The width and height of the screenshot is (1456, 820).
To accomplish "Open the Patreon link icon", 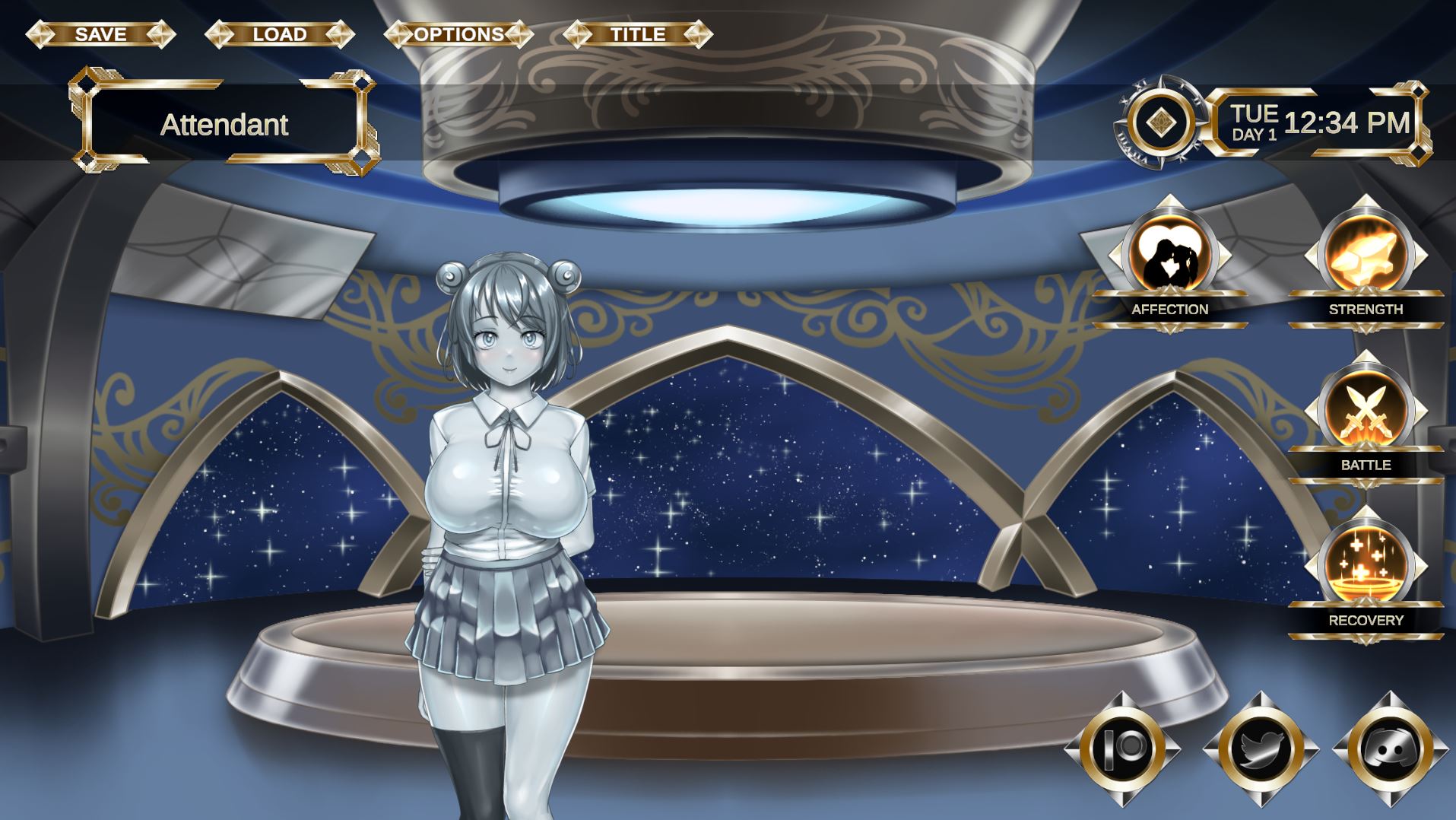I will [x=1122, y=749].
